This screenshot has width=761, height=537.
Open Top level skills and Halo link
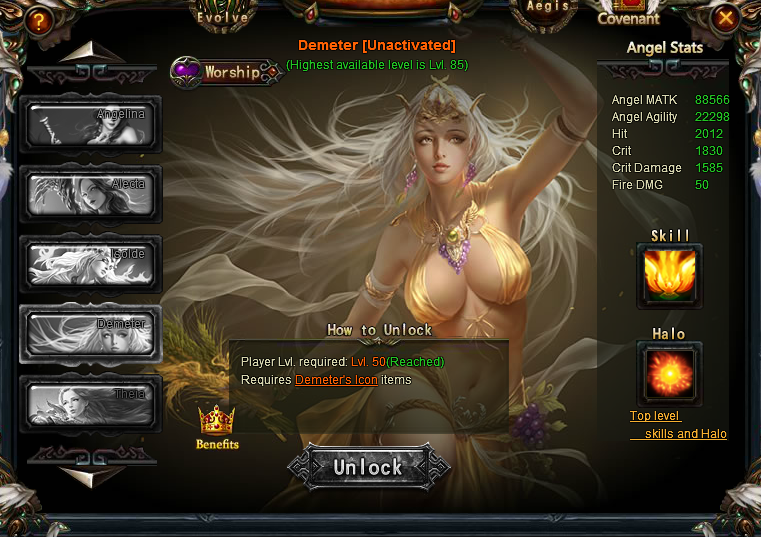coord(678,425)
